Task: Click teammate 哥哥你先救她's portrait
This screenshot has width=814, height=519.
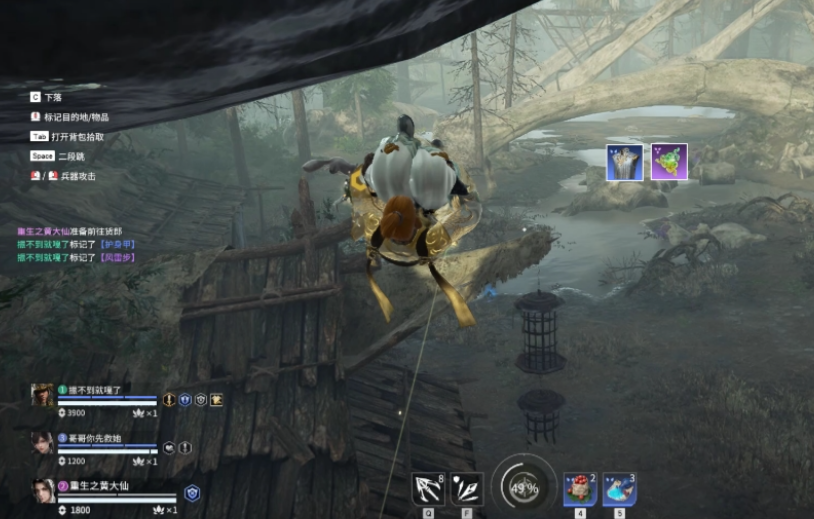Action: [x=42, y=444]
